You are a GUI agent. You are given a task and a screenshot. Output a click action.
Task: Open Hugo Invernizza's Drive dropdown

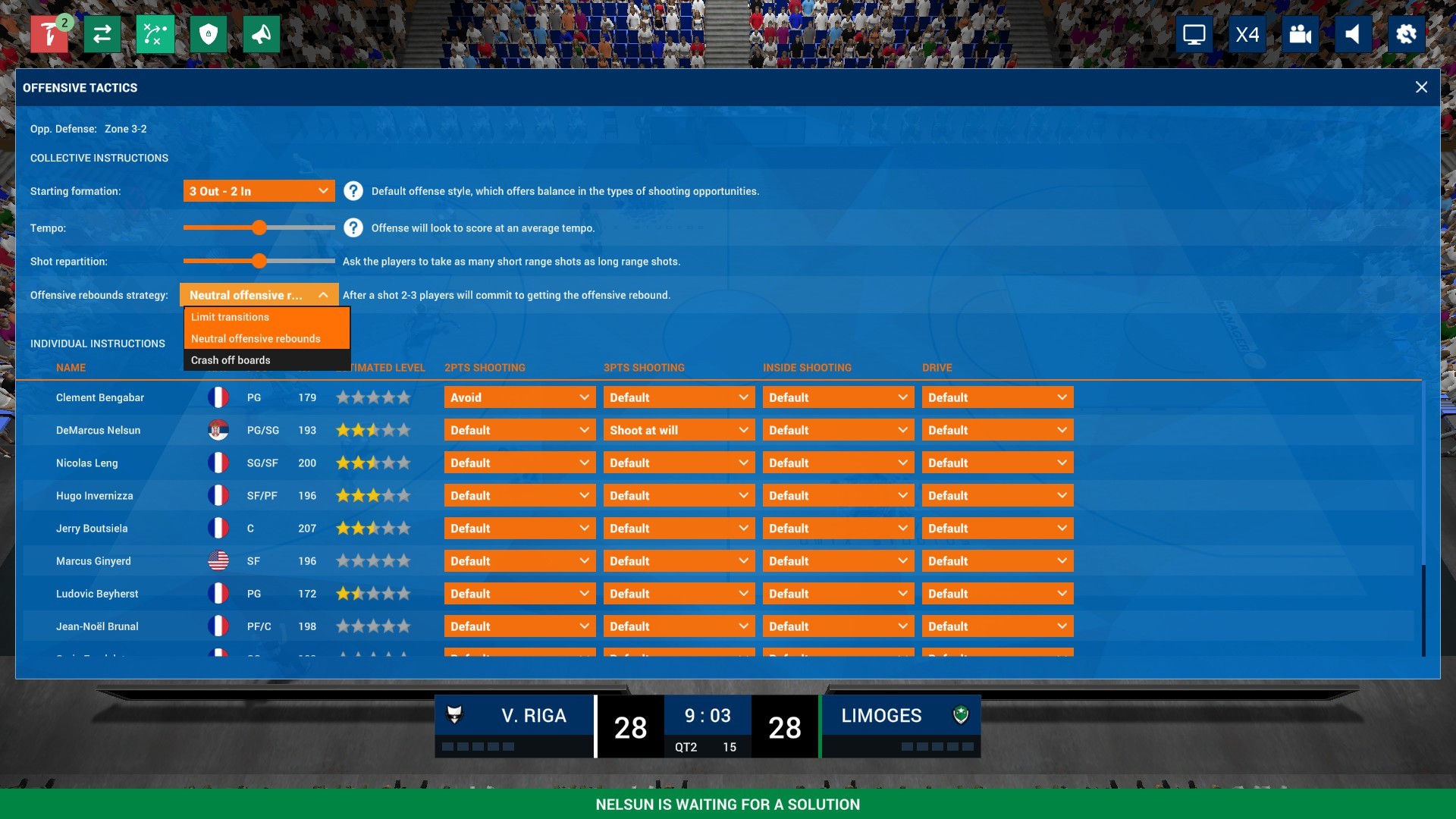click(x=997, y=495)
